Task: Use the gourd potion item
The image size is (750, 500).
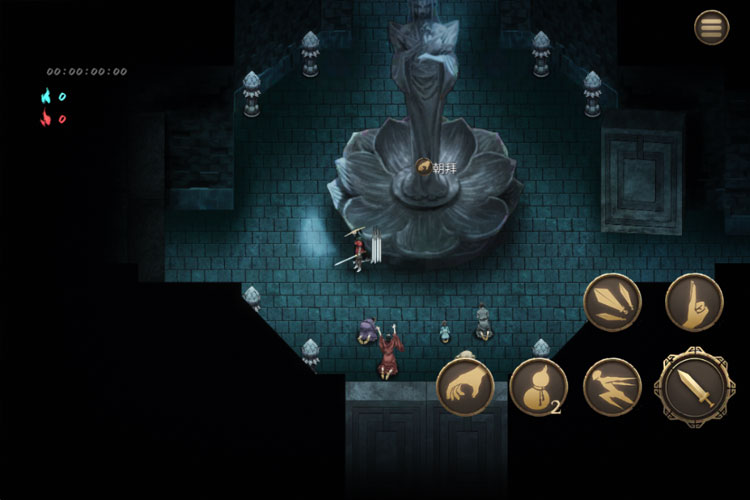Action: tap(538, 387)
